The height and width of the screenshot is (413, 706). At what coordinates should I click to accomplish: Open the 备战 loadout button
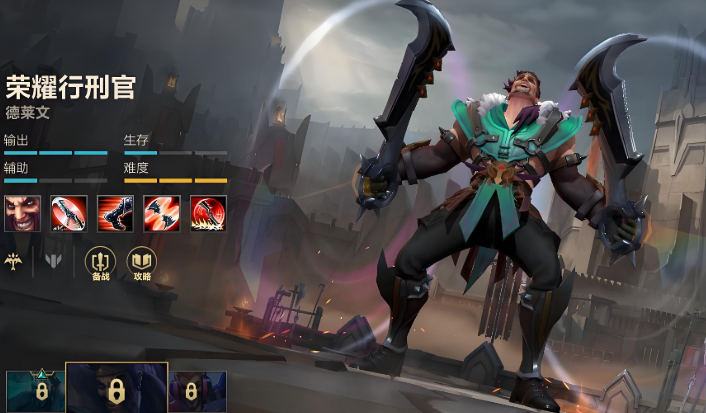click(100, 263)
